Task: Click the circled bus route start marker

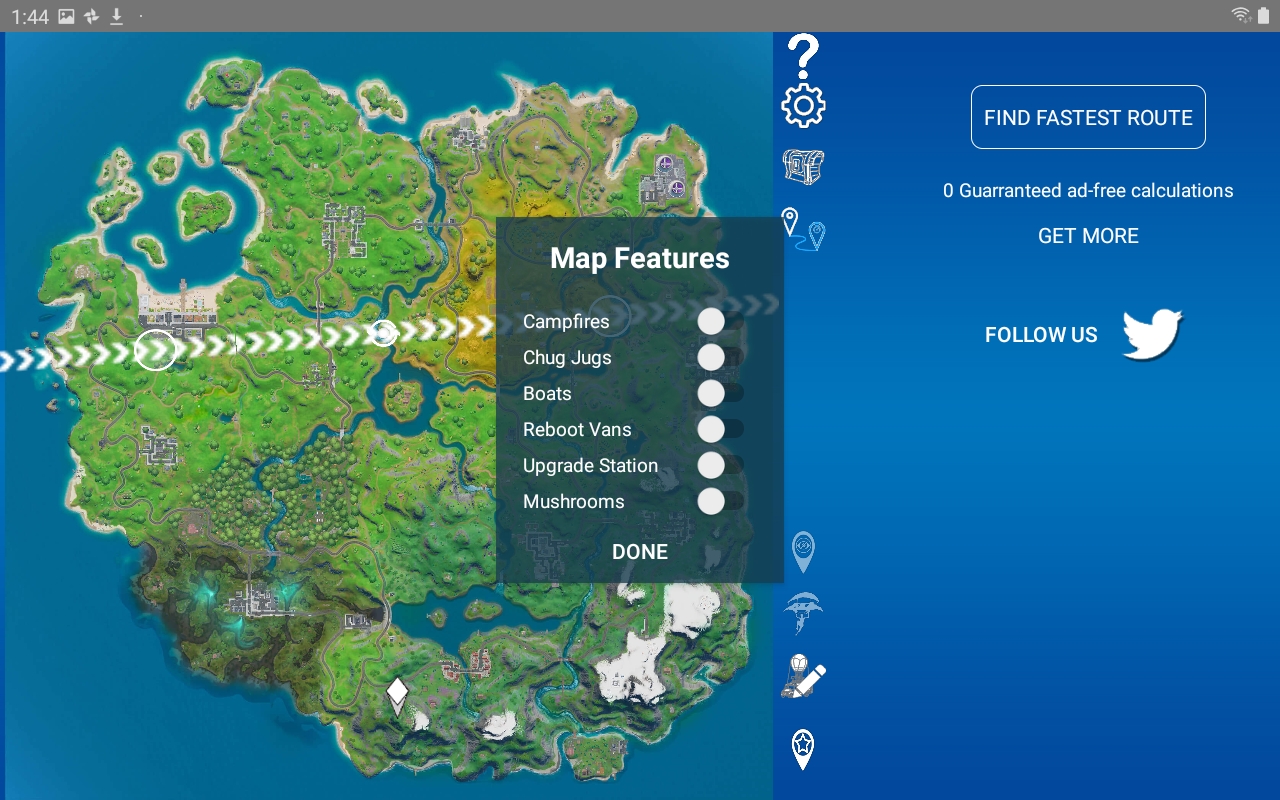Action: click(x=155, y=350)
